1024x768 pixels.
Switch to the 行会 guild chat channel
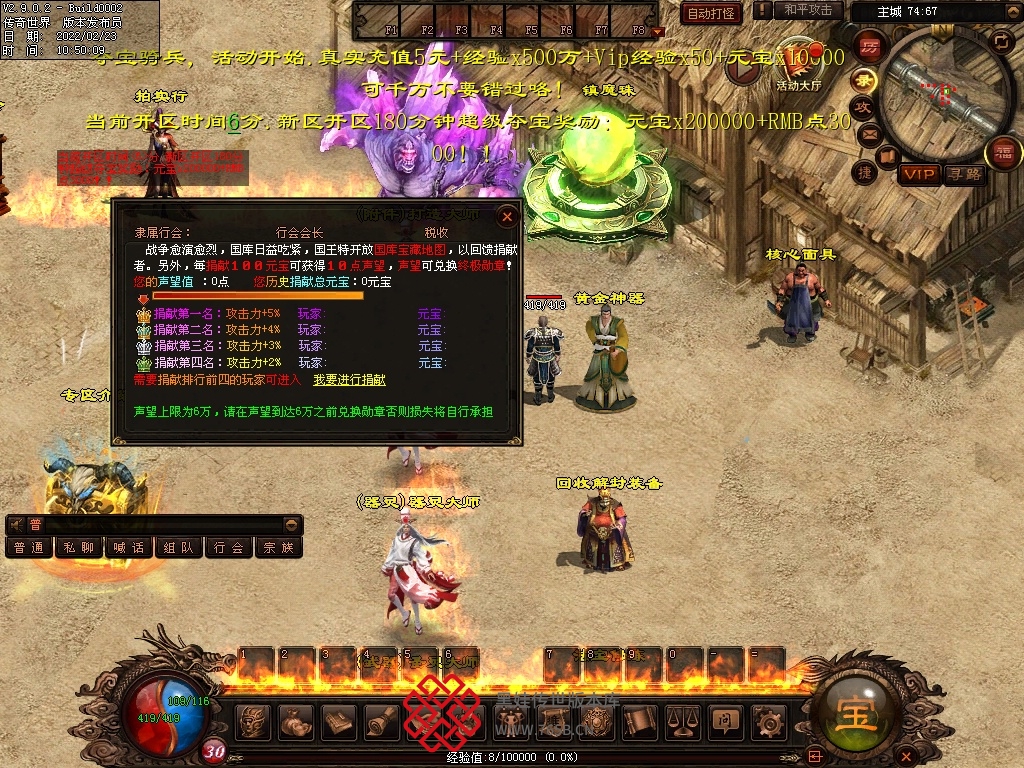[x=229, y=548]
